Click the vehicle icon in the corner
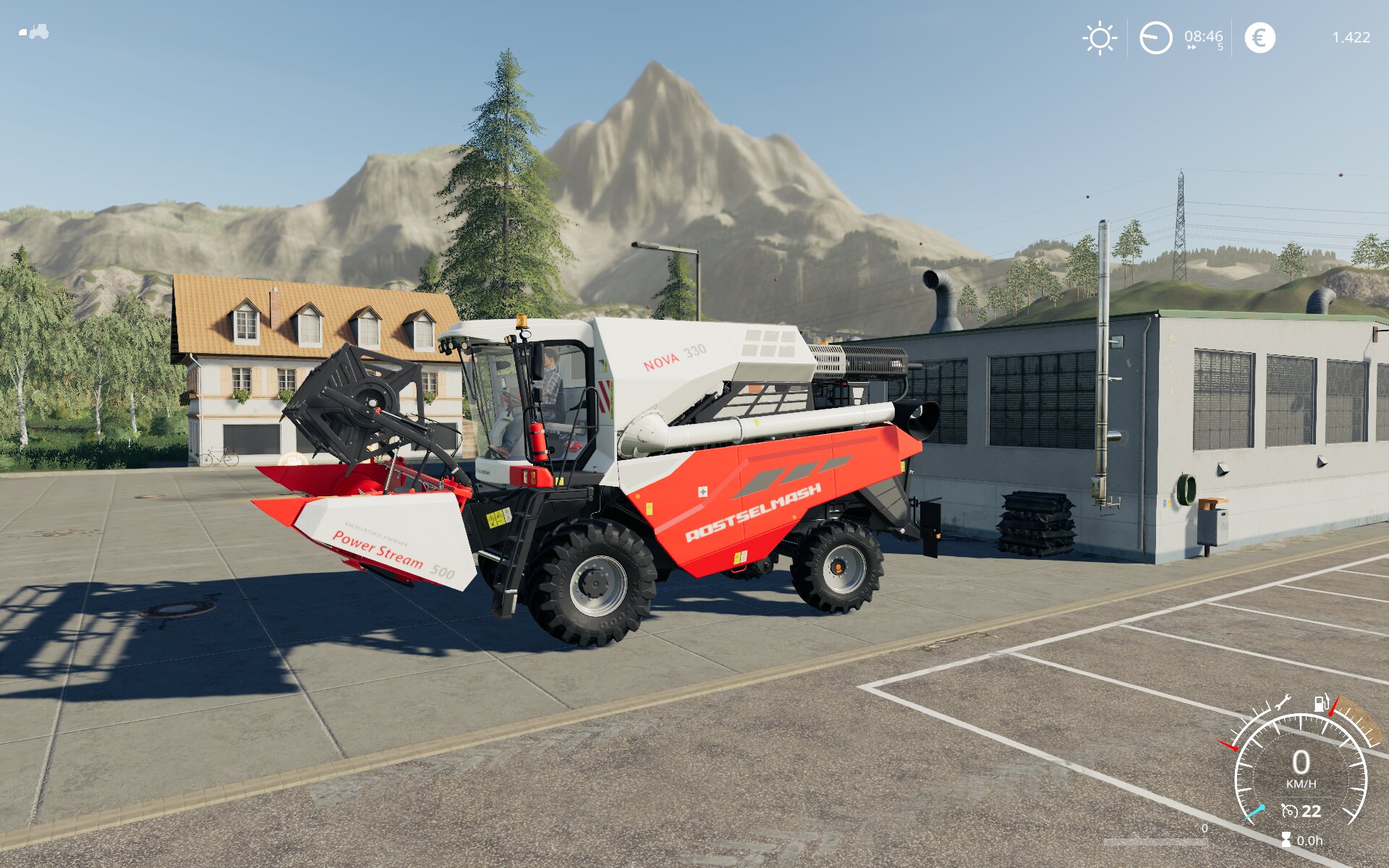The image size is (1389, 868). click(x=34, y=32)
